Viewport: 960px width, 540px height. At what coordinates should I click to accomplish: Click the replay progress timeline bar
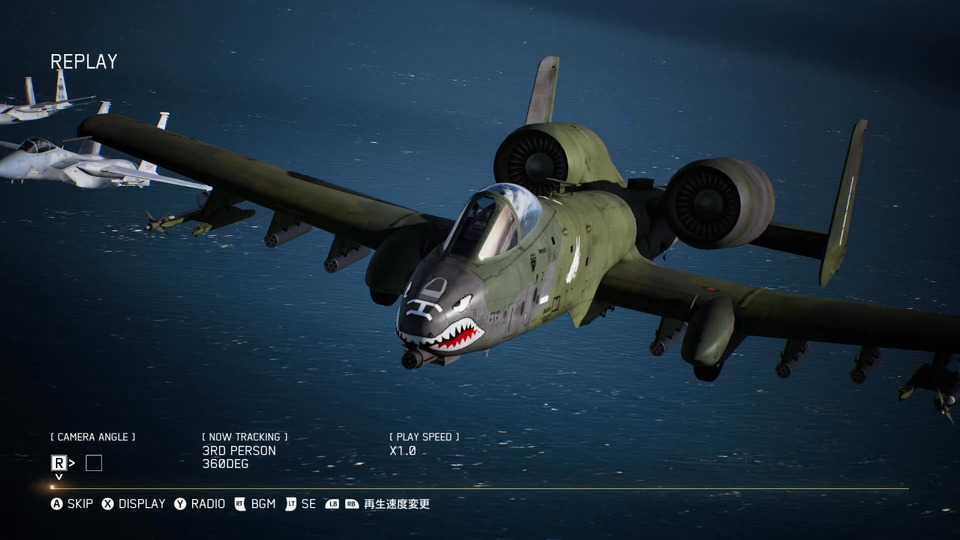(480, 488)
